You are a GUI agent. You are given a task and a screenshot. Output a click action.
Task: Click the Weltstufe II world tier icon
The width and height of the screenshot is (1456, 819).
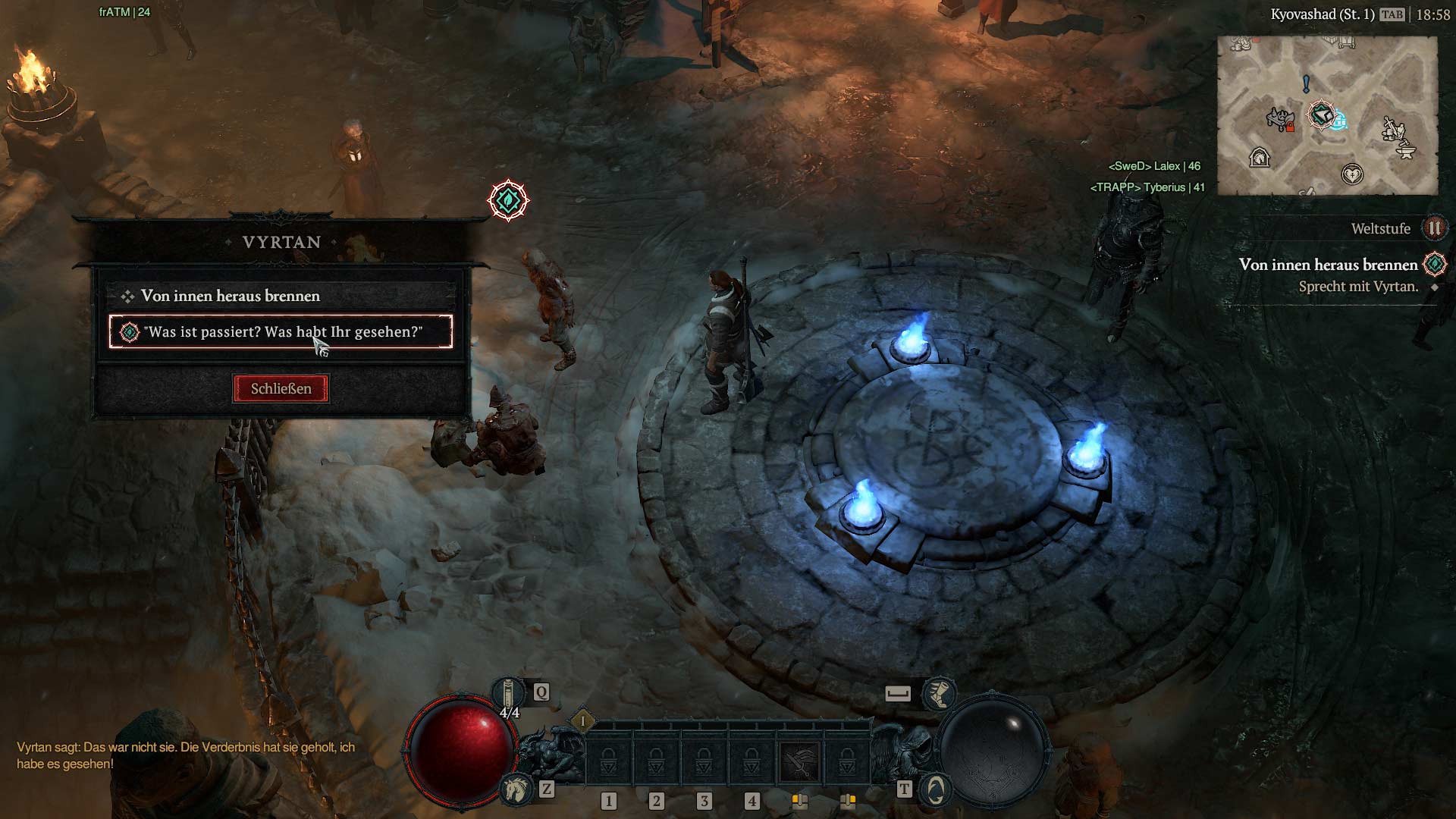pos(1434,228)
